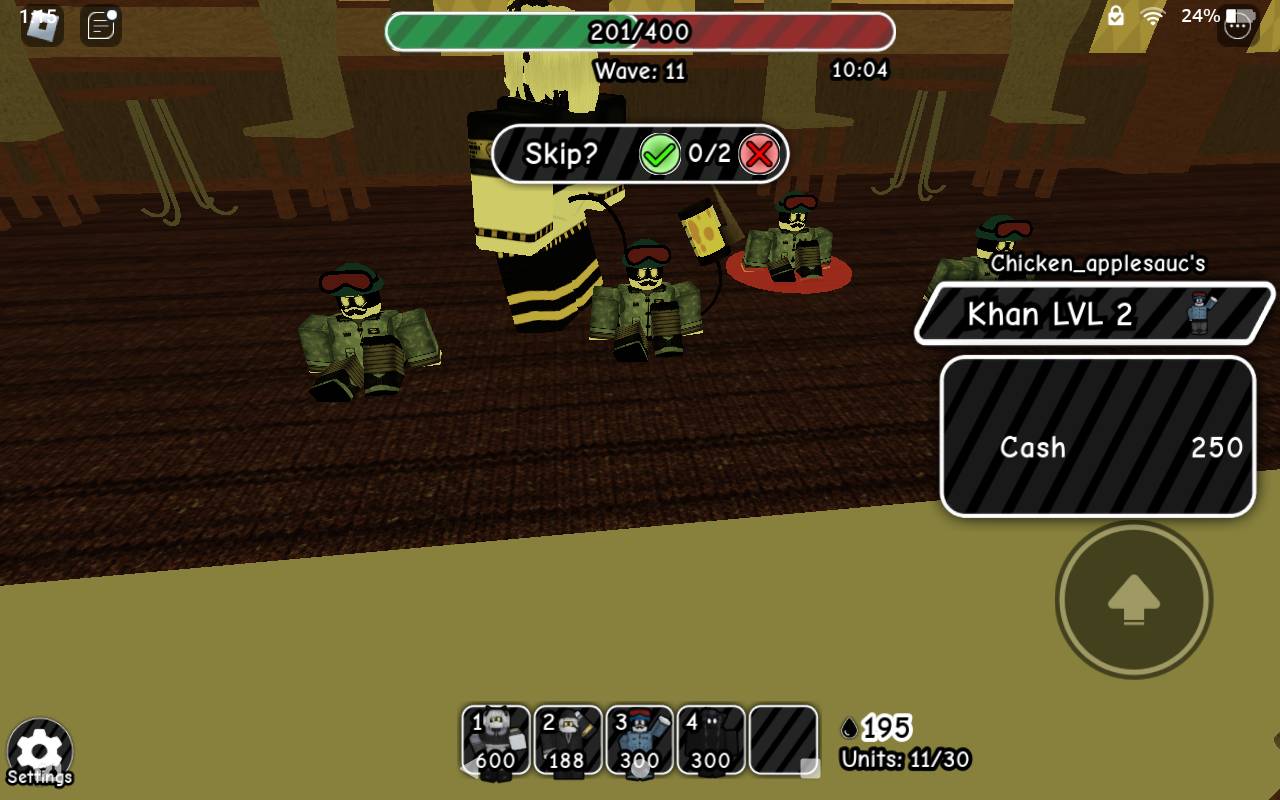Open the Roblox chat window
The image size is (1280, 800).
tap(101, 25)
